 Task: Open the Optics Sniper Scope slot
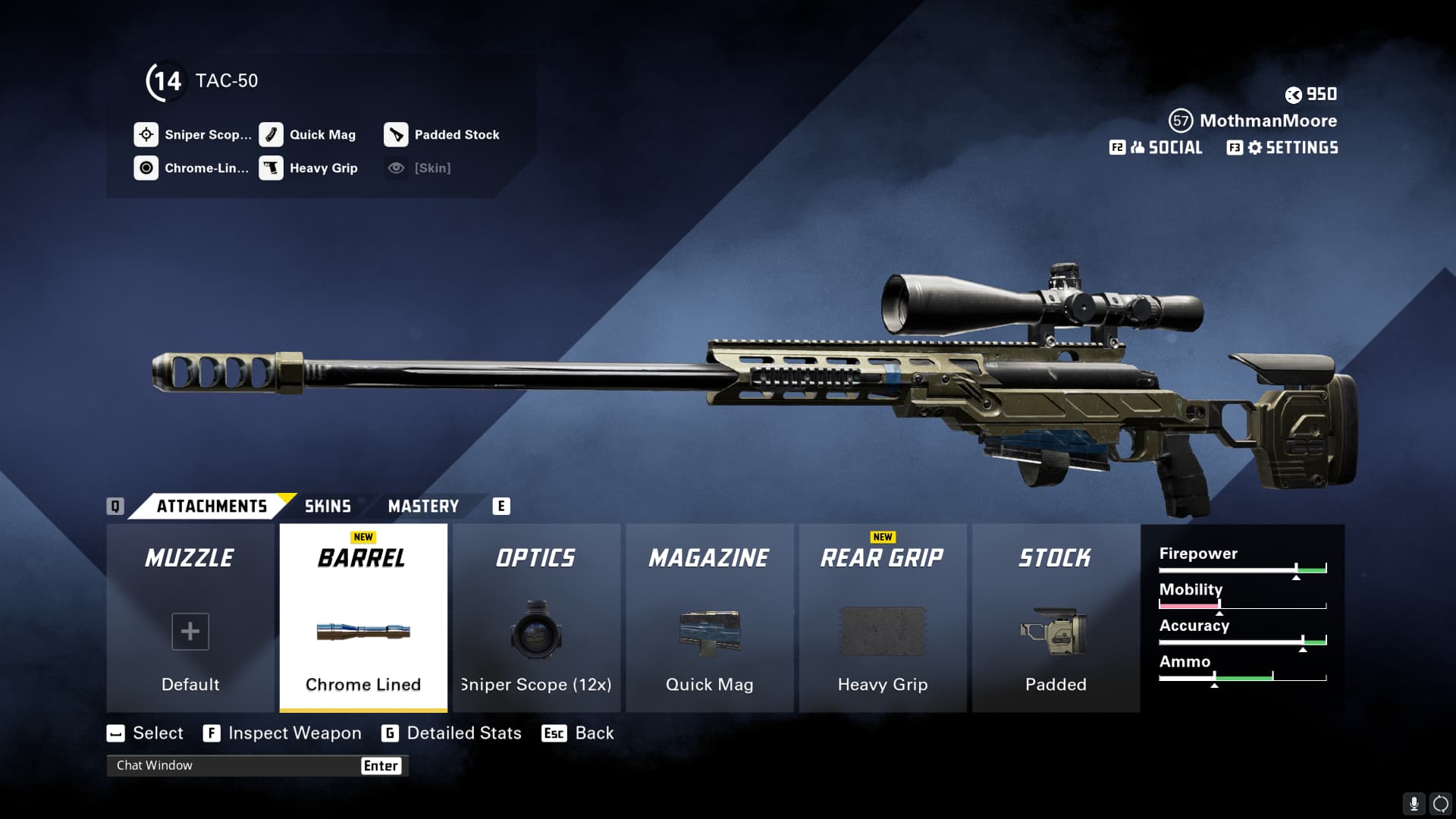click(x=536, y=618)
